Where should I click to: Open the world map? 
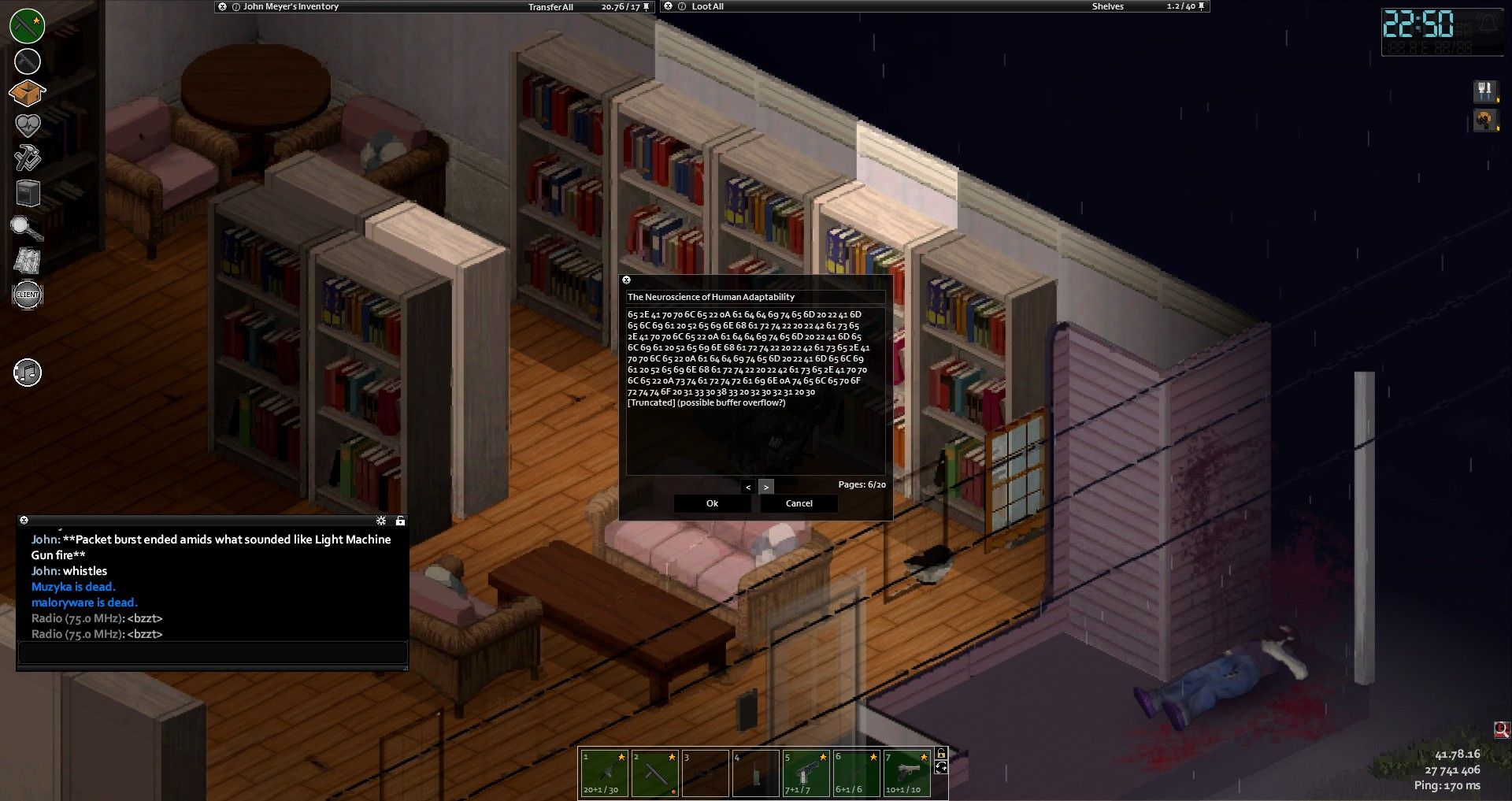pos(28,260)
